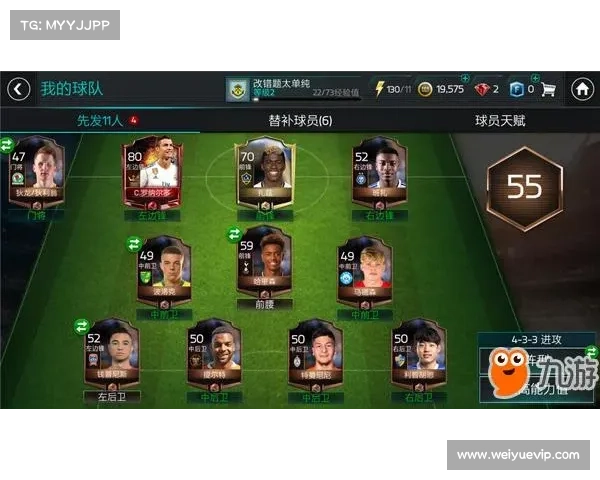Select the 先发11人 starting eleven tab
Image resolution: width=600 pixels, height=480 pixels.
tap(100, 120)
